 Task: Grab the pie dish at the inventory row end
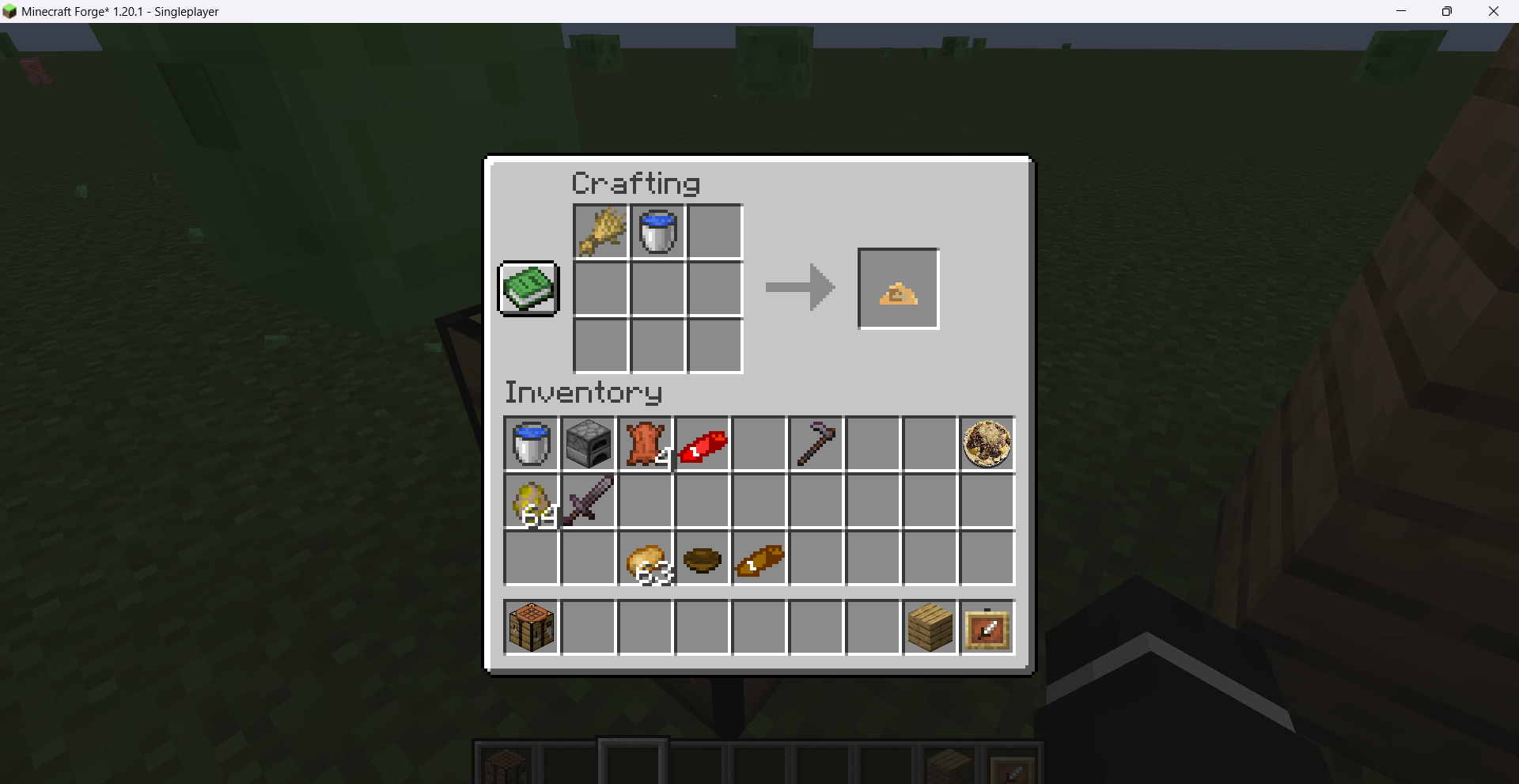click(x=987, y=444)
